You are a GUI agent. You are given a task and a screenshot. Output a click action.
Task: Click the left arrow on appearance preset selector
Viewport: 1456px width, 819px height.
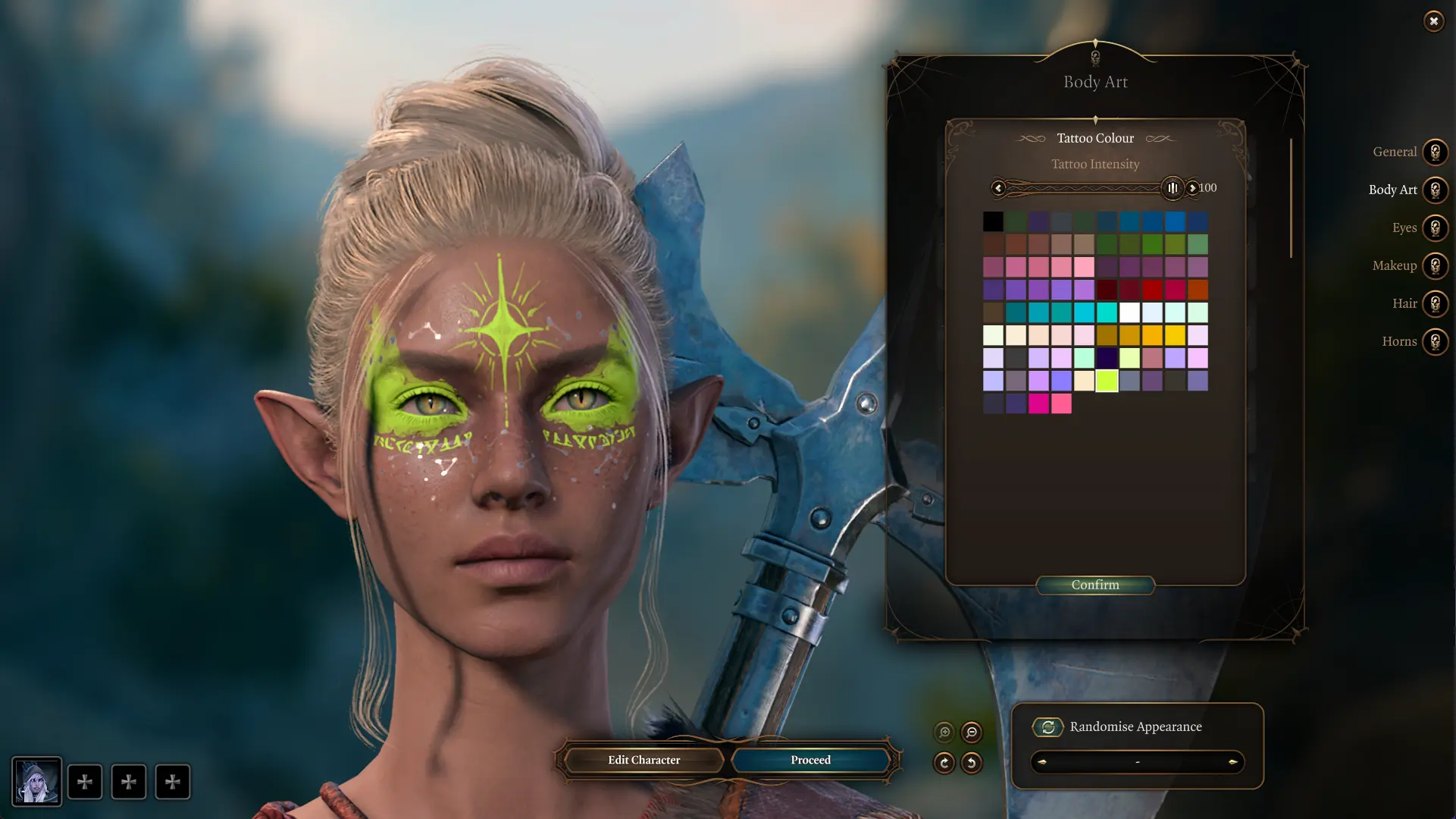1042,763
